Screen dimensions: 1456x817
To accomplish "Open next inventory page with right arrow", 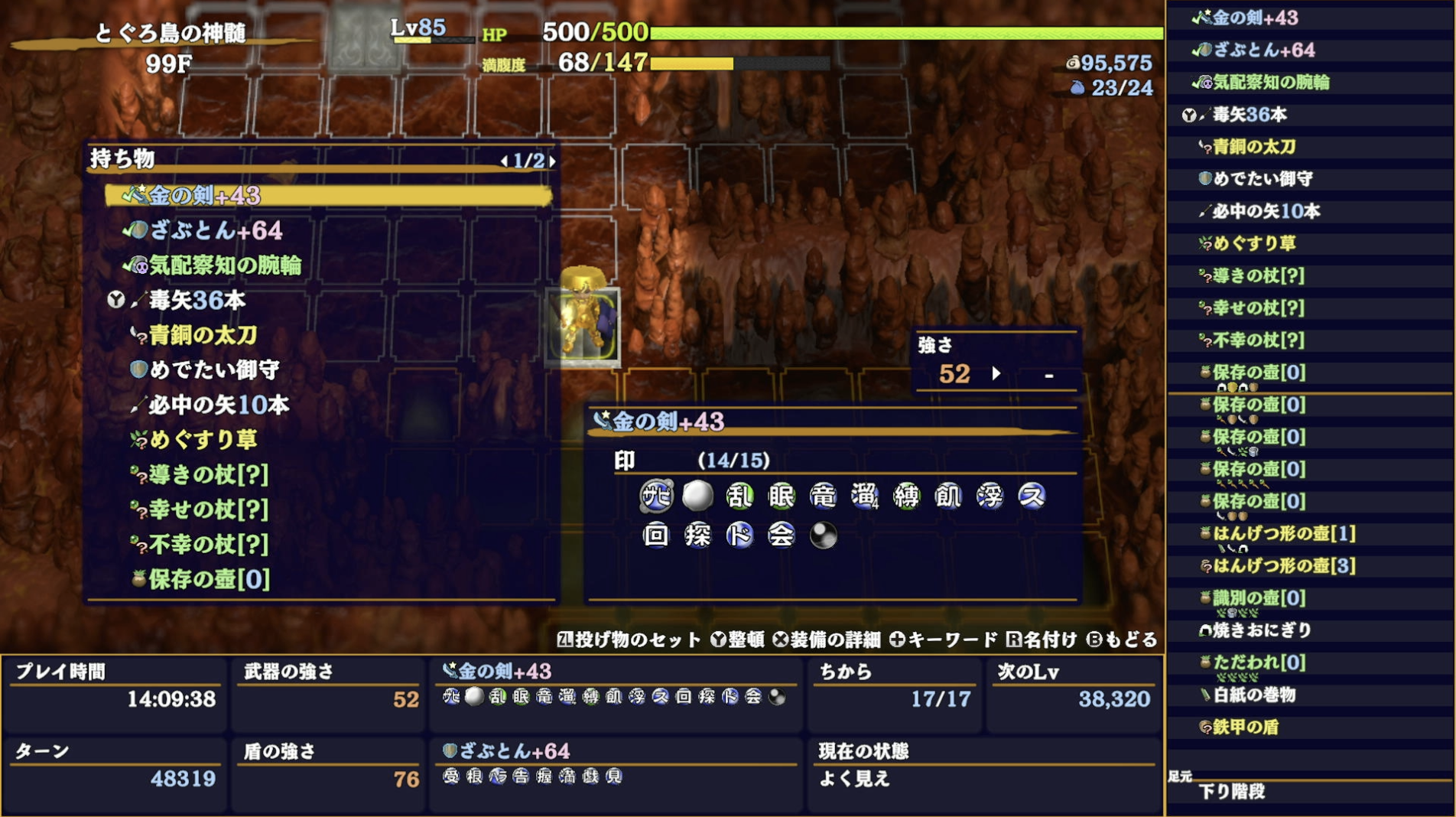I will click(552, 162).
